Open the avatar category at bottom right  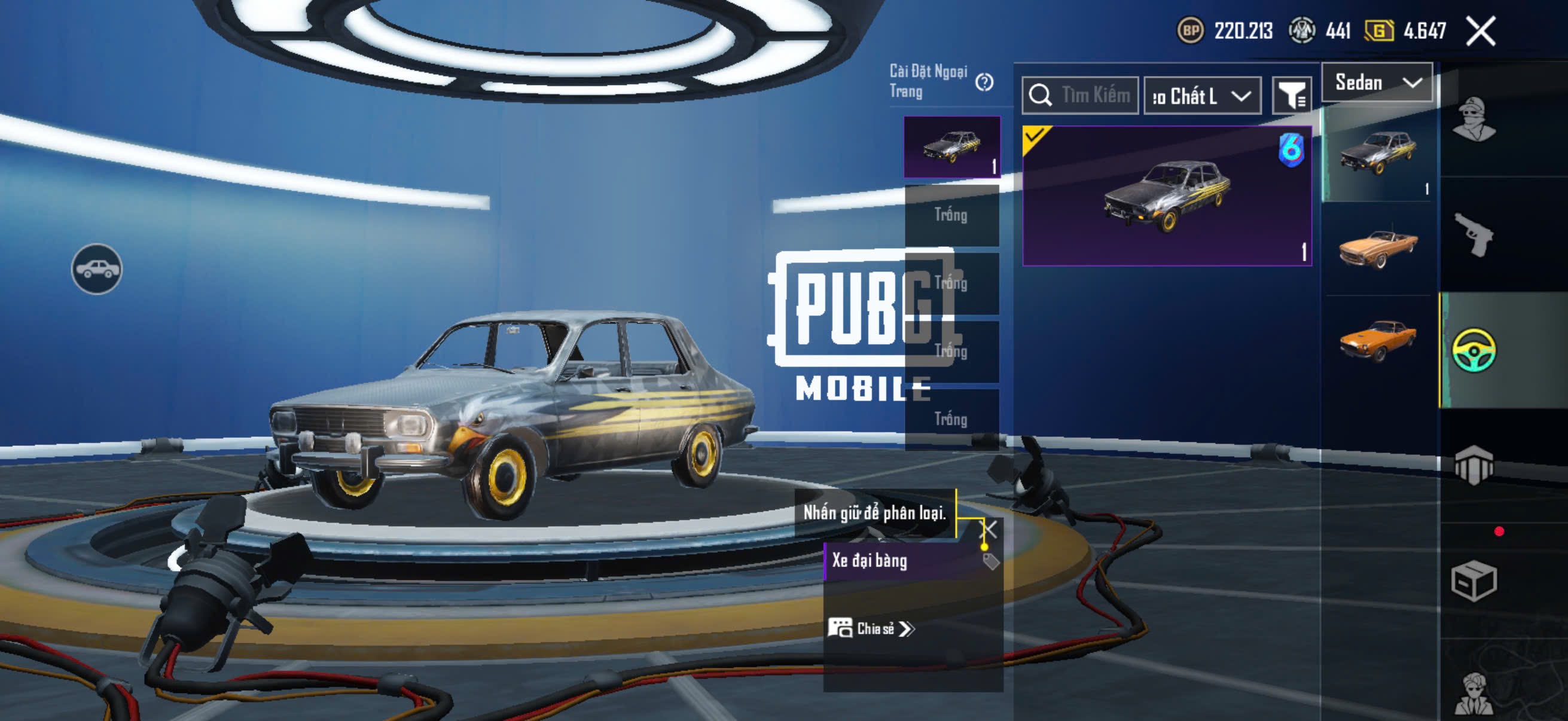click(x=1474, y=693)
